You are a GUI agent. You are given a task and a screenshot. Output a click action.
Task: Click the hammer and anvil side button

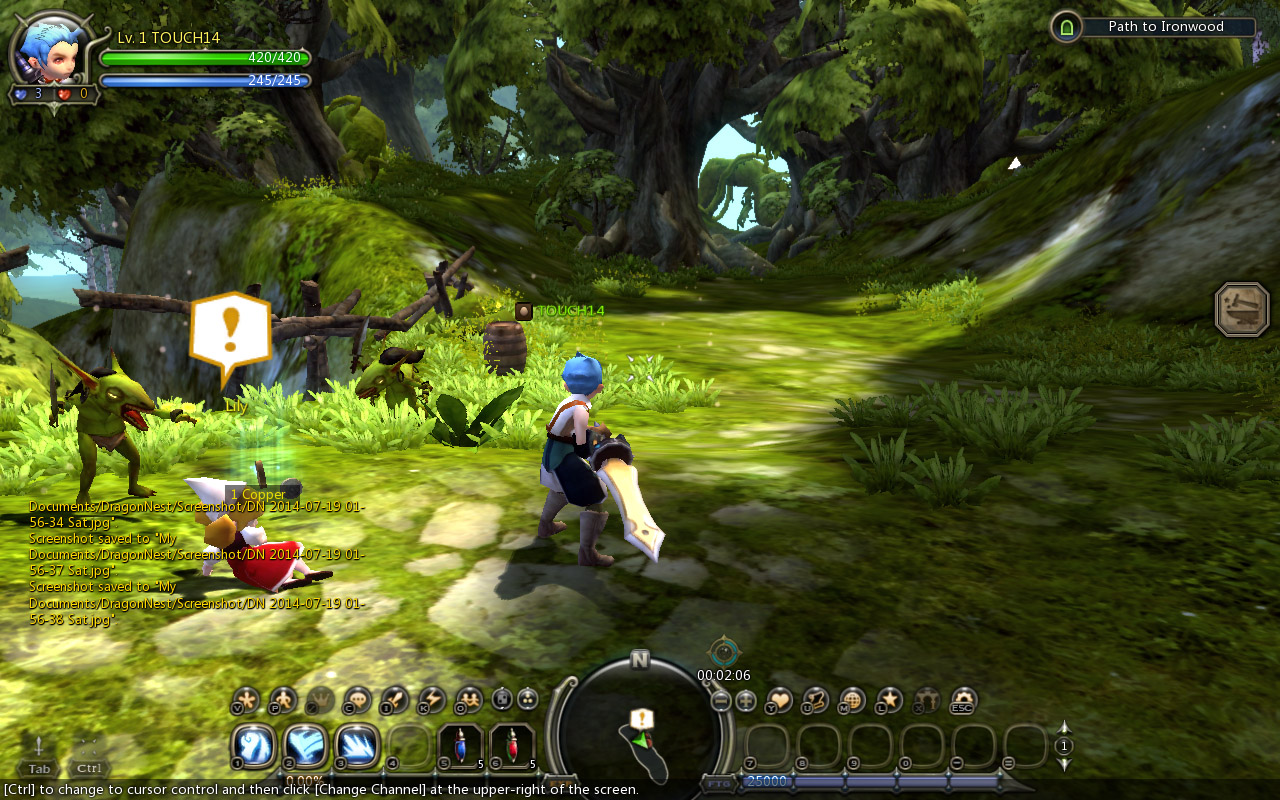[1242, 309]
